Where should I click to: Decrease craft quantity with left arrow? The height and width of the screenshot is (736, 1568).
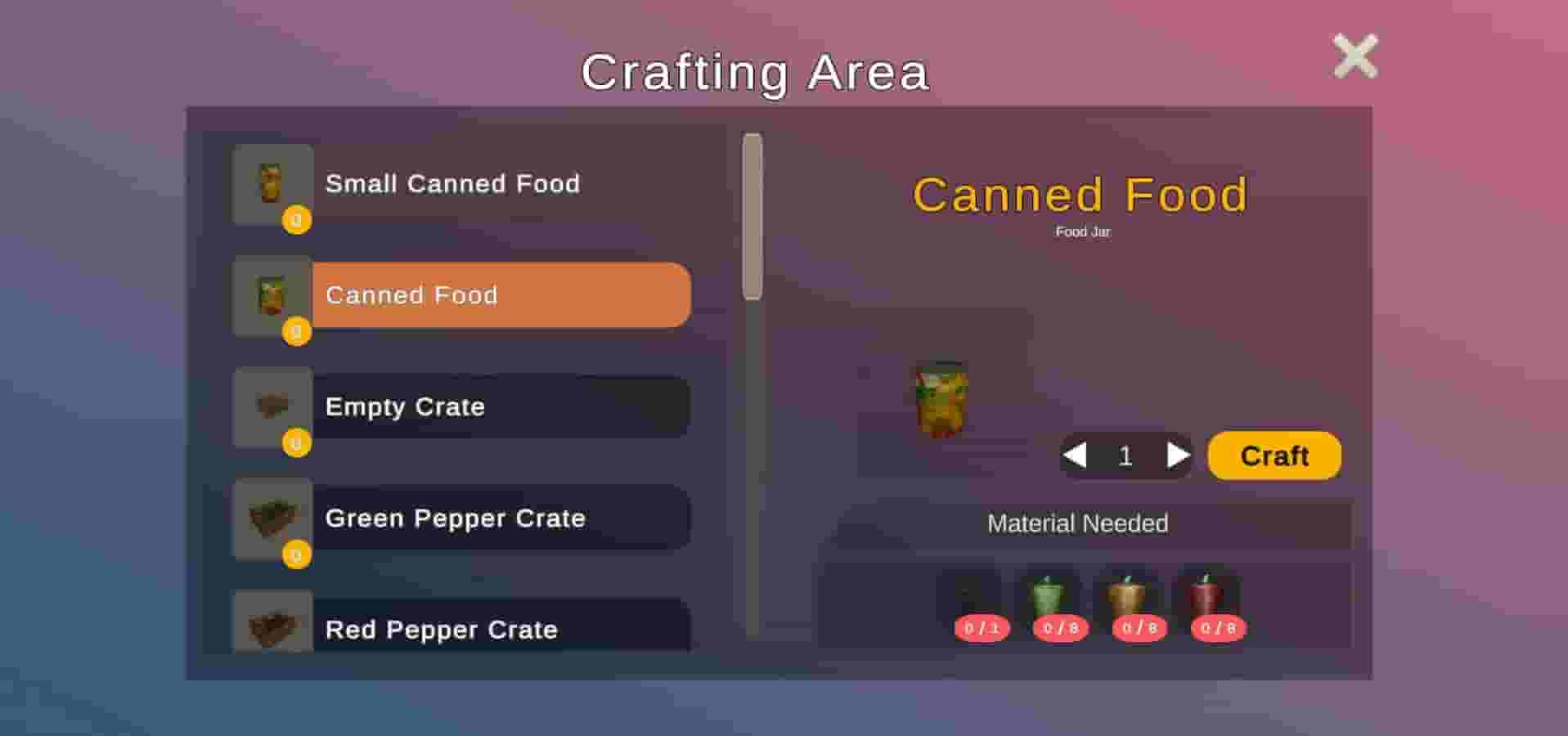tap(1075, 456)
